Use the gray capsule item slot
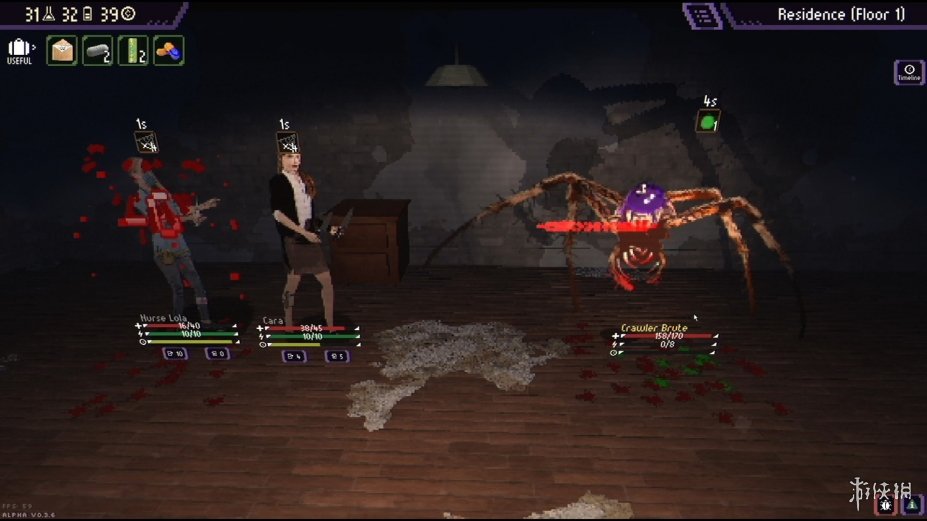The image size is (927, 521). click(97, 50)
